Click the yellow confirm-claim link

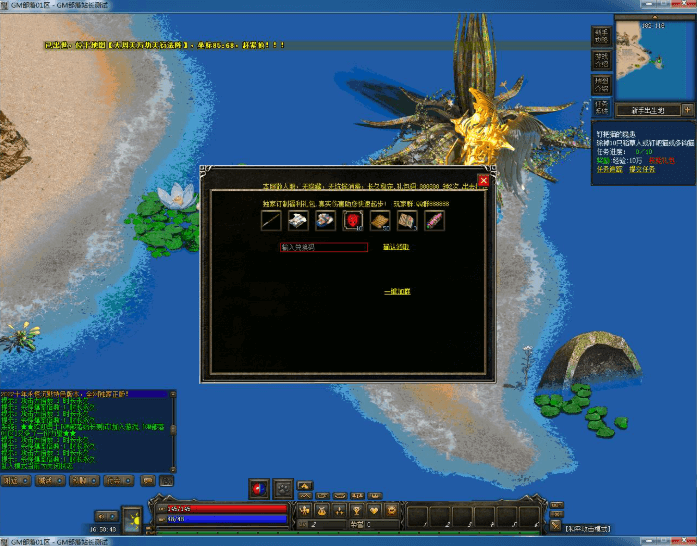pos(396,246)
